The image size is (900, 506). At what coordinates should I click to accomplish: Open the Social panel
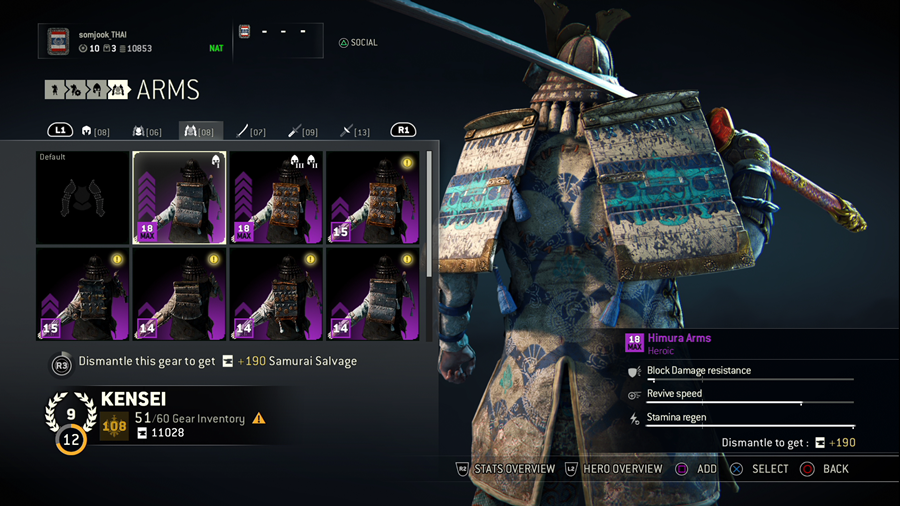point(358,43)
